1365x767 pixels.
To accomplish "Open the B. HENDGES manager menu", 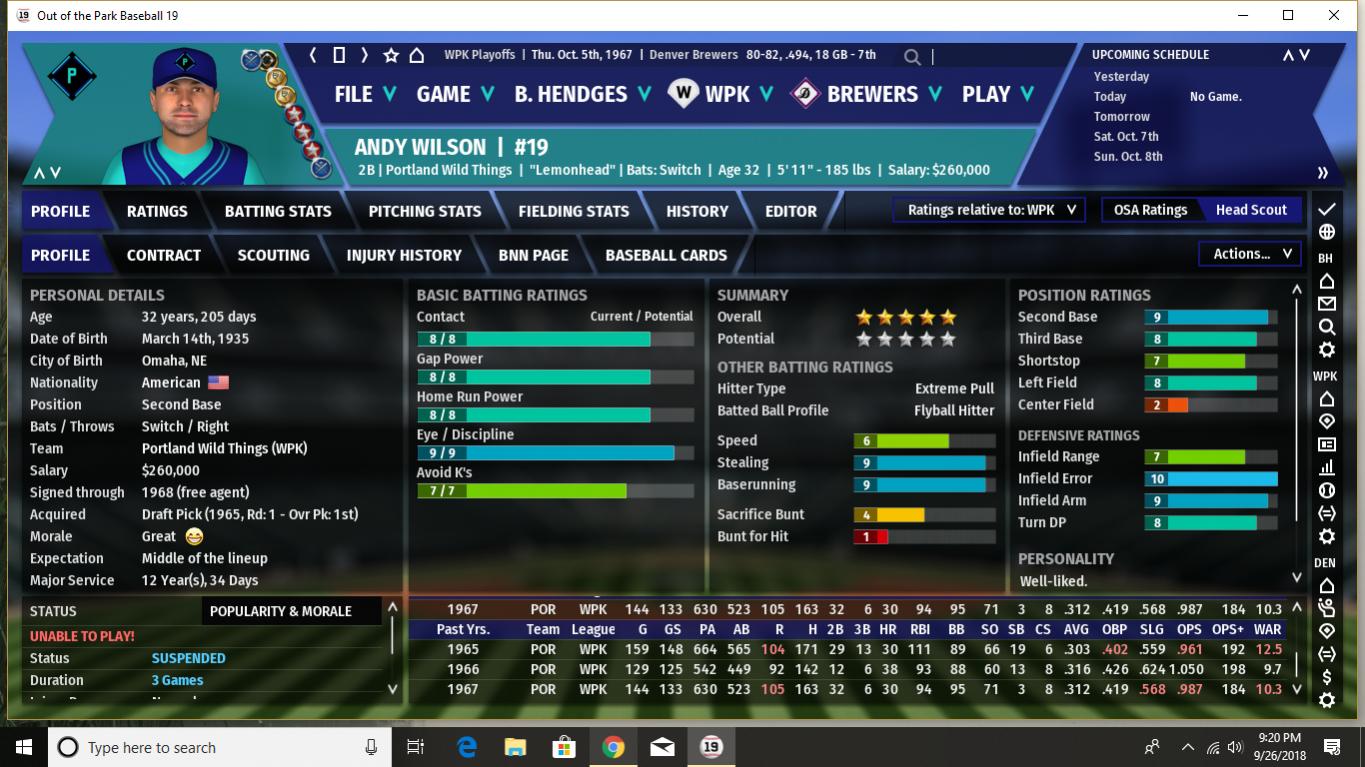I will coord(582,94).
